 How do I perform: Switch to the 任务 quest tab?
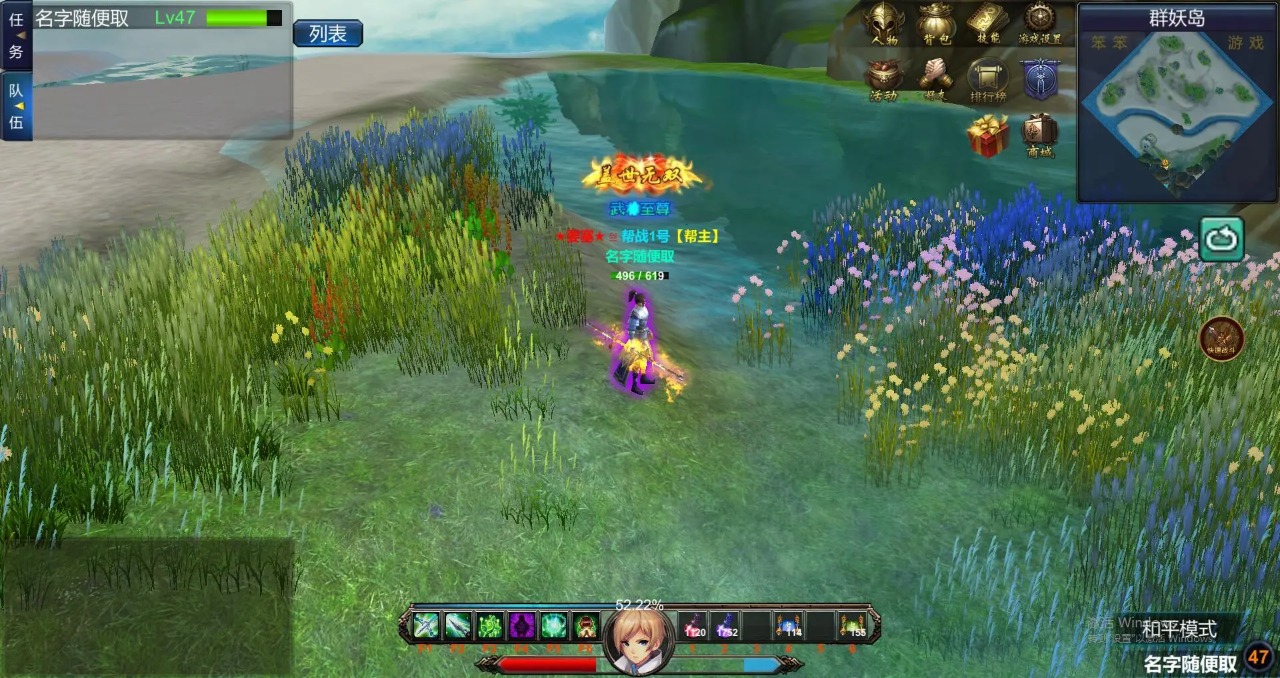click(x=16, y=36)
